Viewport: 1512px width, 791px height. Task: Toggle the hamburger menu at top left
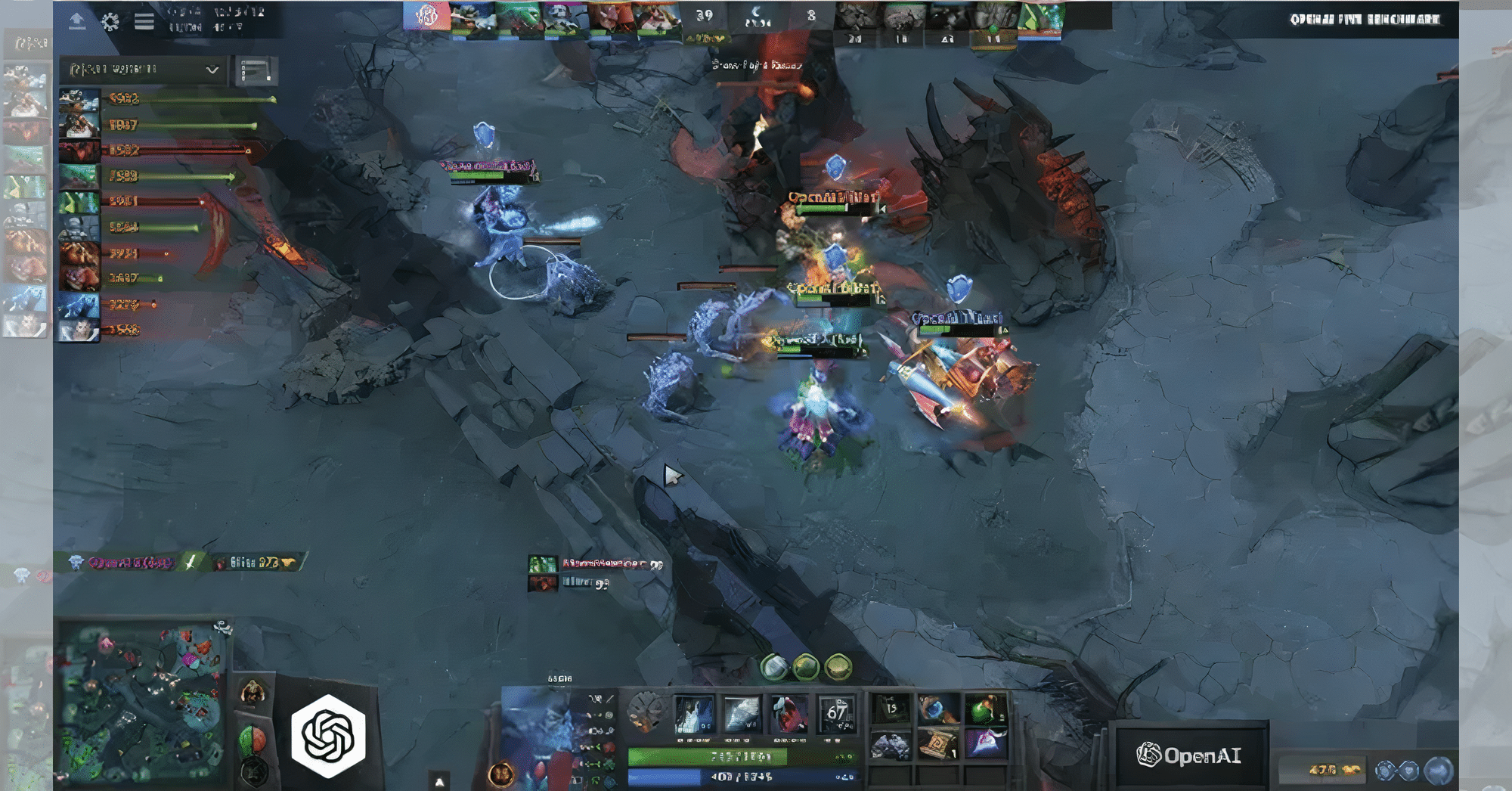[x=142, y=21]
